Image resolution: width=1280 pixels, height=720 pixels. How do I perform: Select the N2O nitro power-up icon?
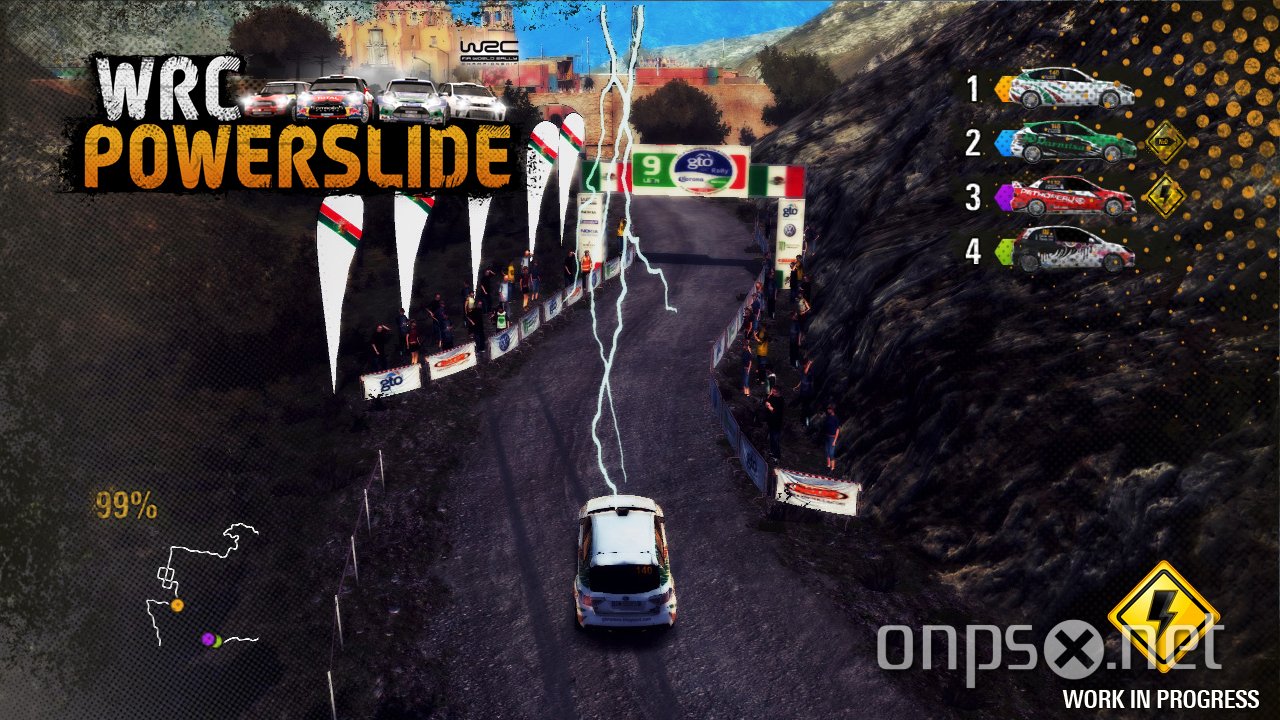(1166, 142)
